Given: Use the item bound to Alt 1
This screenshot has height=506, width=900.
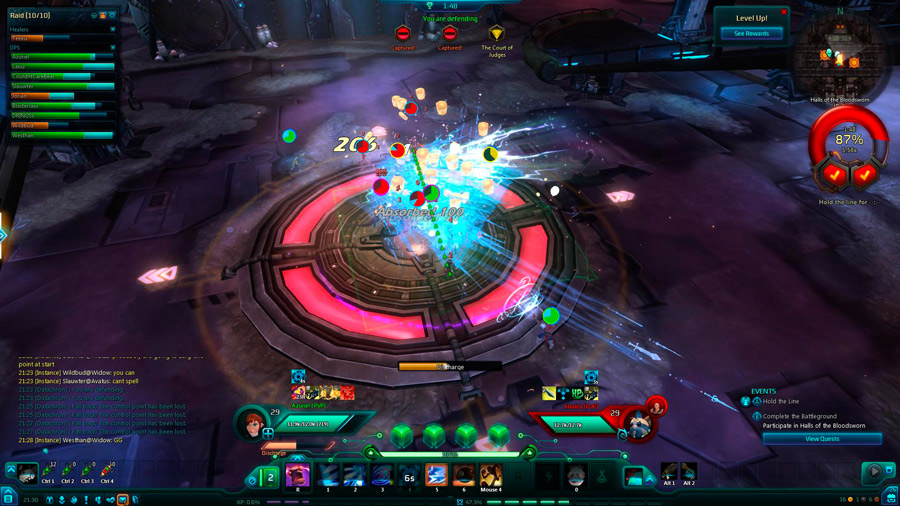Looking at the screenshot, I should 669,472.
